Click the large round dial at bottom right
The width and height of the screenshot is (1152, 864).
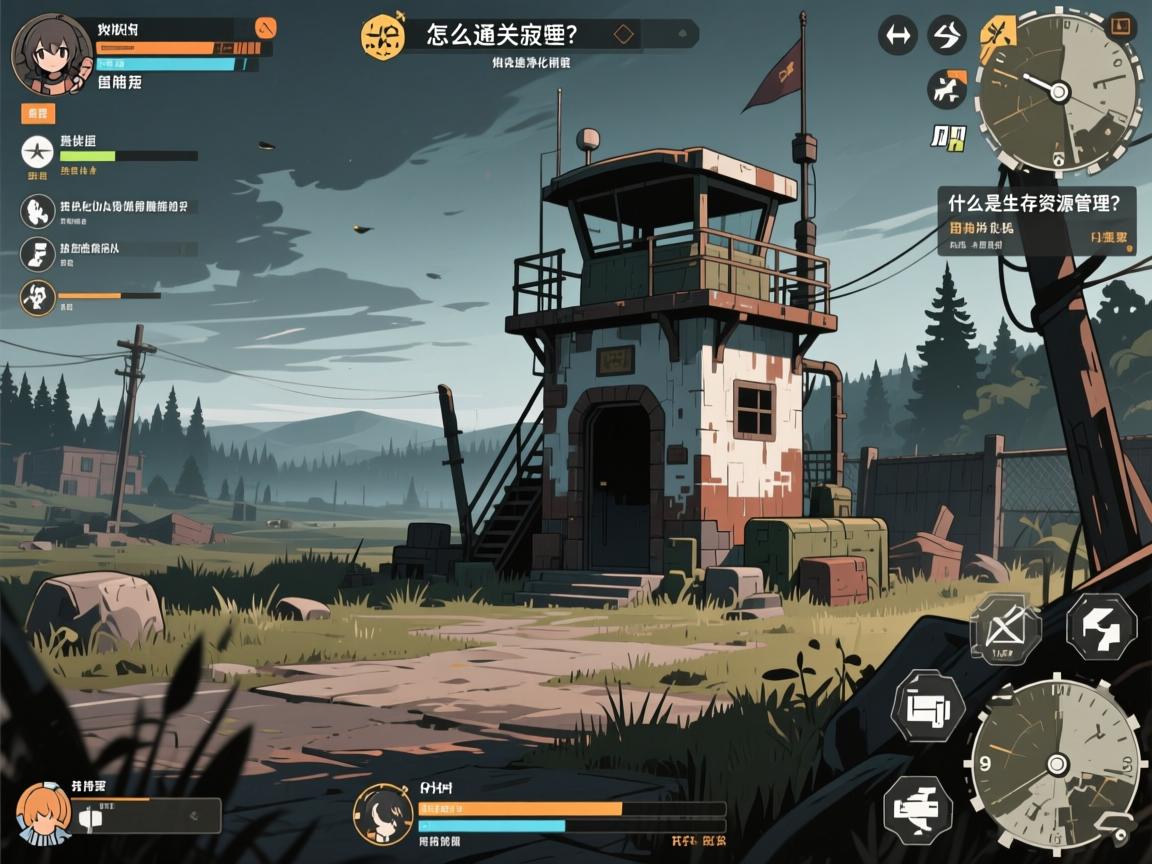[x=1056, y=765]
